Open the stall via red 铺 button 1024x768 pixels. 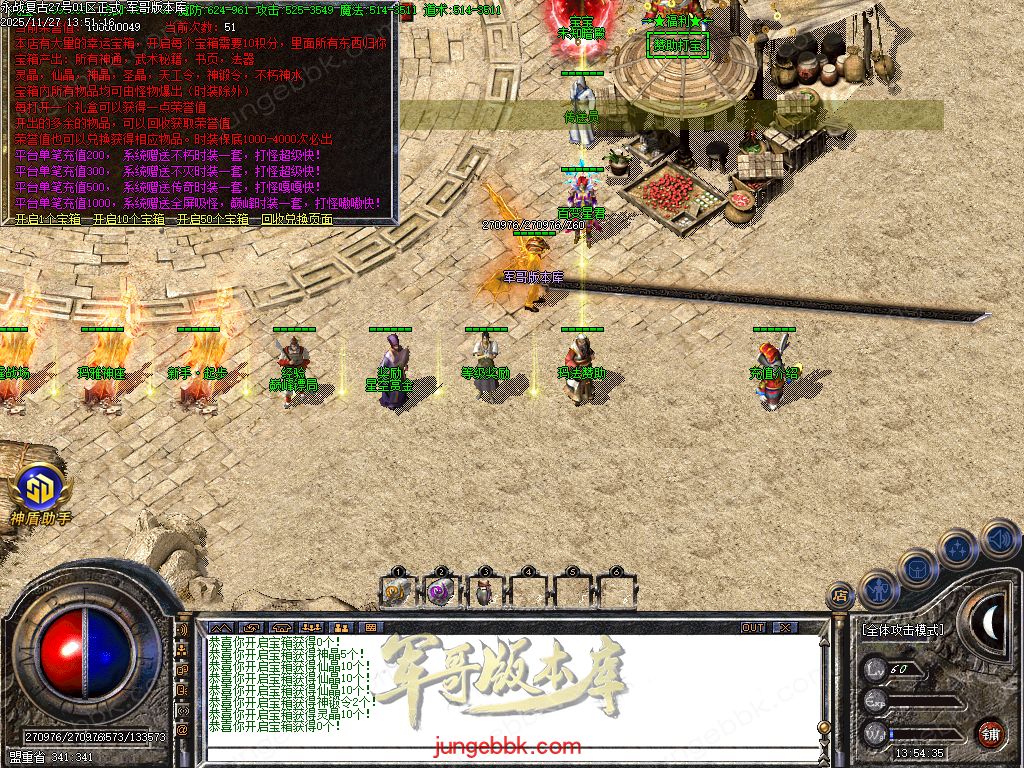pyautogui.click(x=991, y=733)
